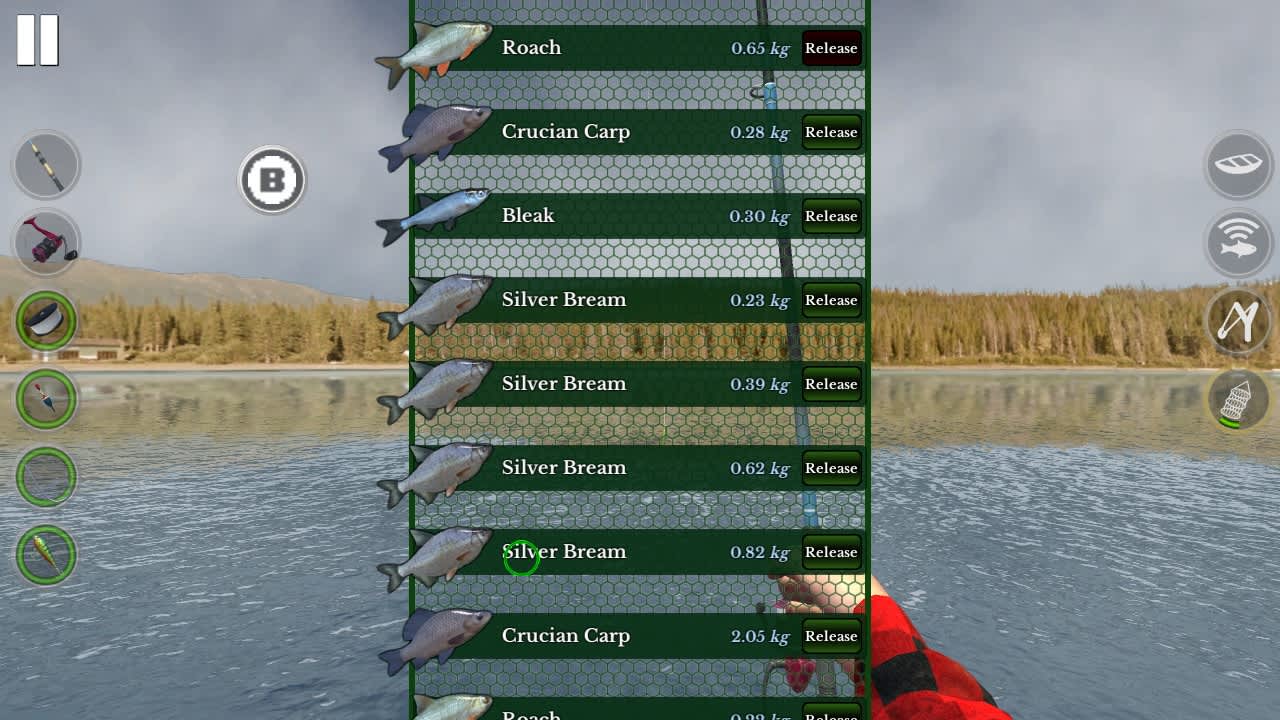Release the 2.05 kg Crucian Carp

tap(831, 636)
